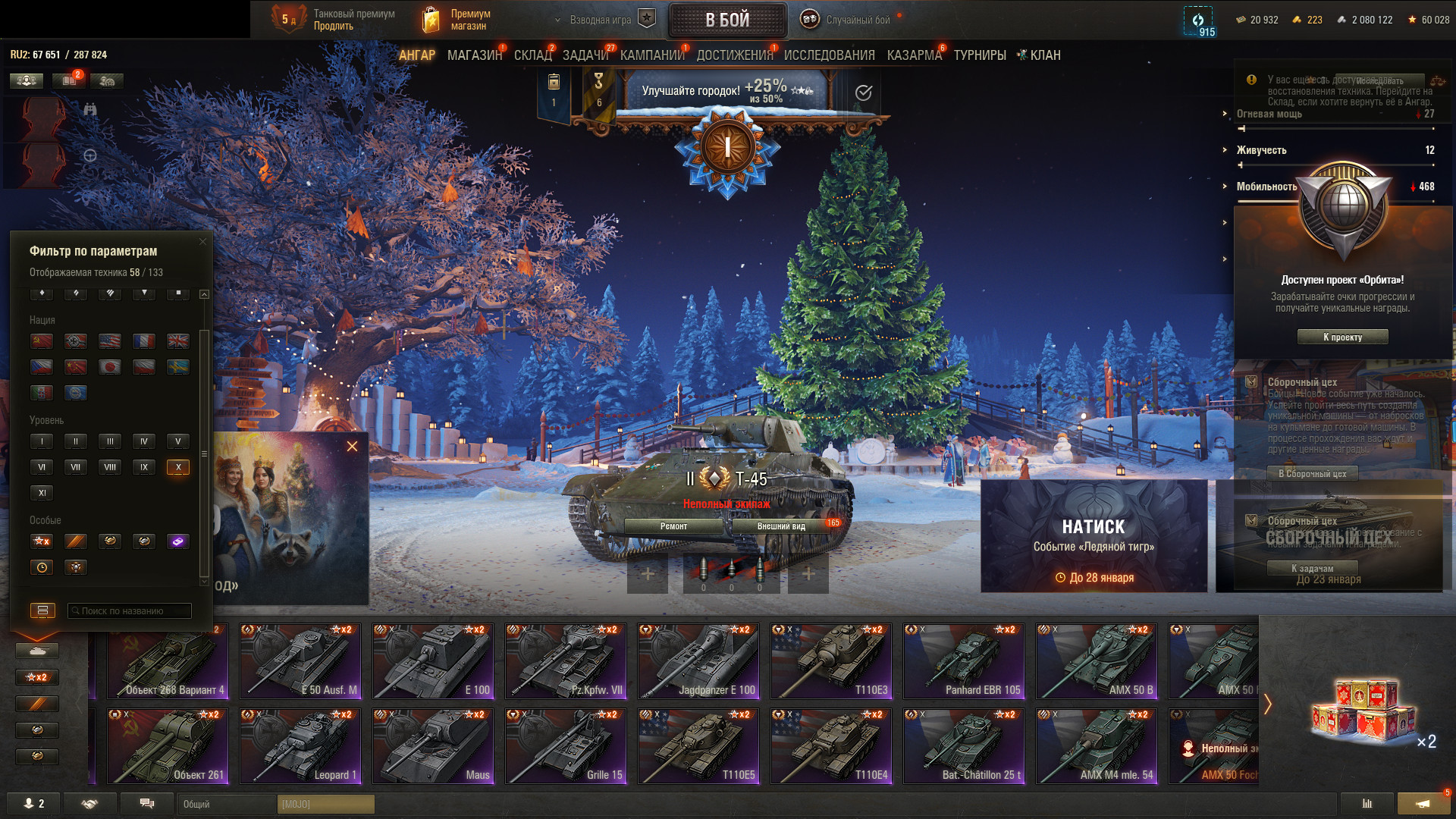Screen dimensions: 1456x819
Task: Click the К проекту button
Action: [1342, 337]
